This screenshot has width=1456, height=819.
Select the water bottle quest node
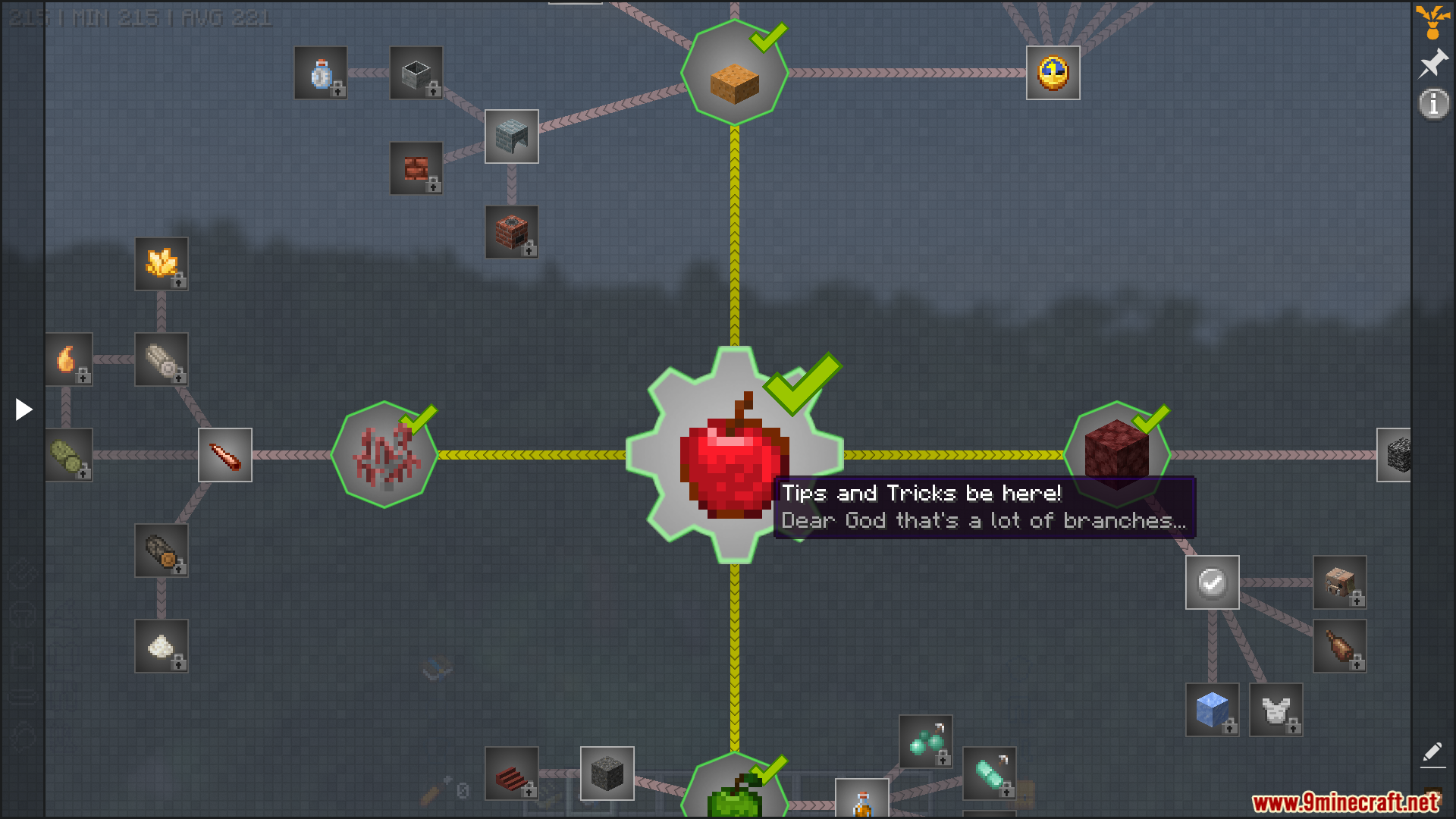[321, 73]
